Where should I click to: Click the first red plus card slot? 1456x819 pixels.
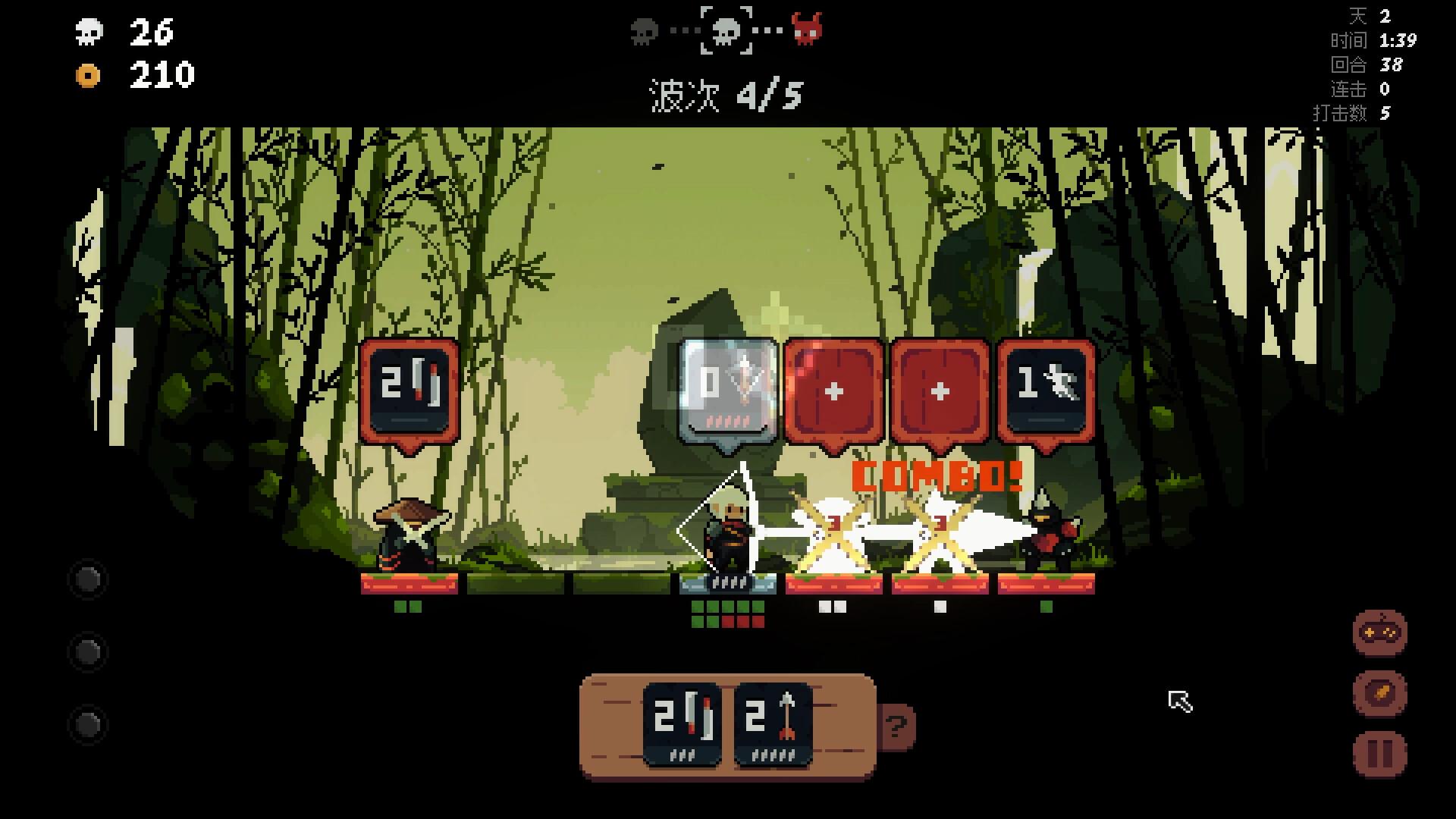click(833, 391)
